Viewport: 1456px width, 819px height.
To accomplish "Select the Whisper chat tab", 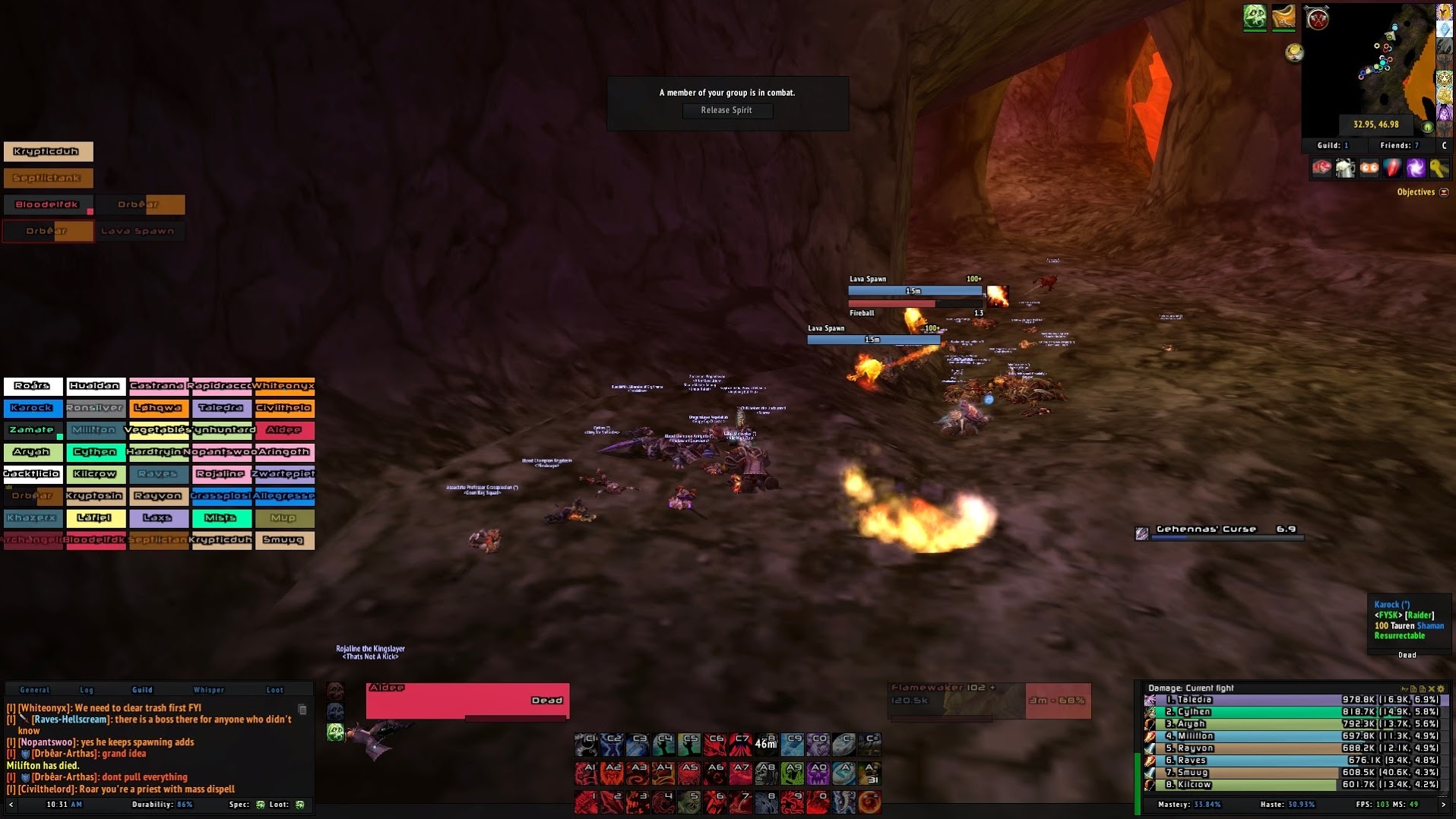I will (209, 690).
